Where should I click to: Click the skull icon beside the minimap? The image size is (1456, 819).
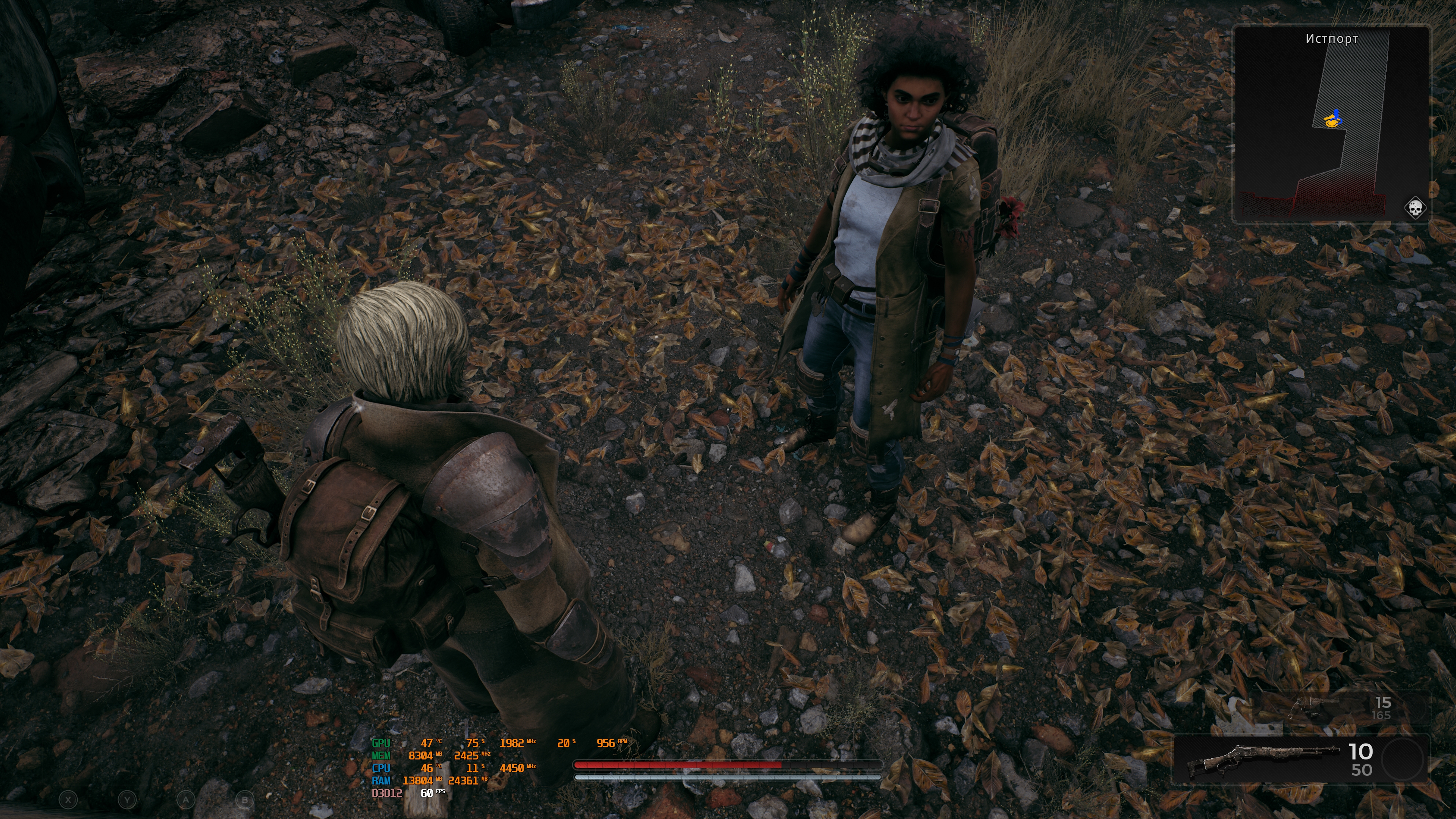pyautogui.click(x=1415, y=209)
